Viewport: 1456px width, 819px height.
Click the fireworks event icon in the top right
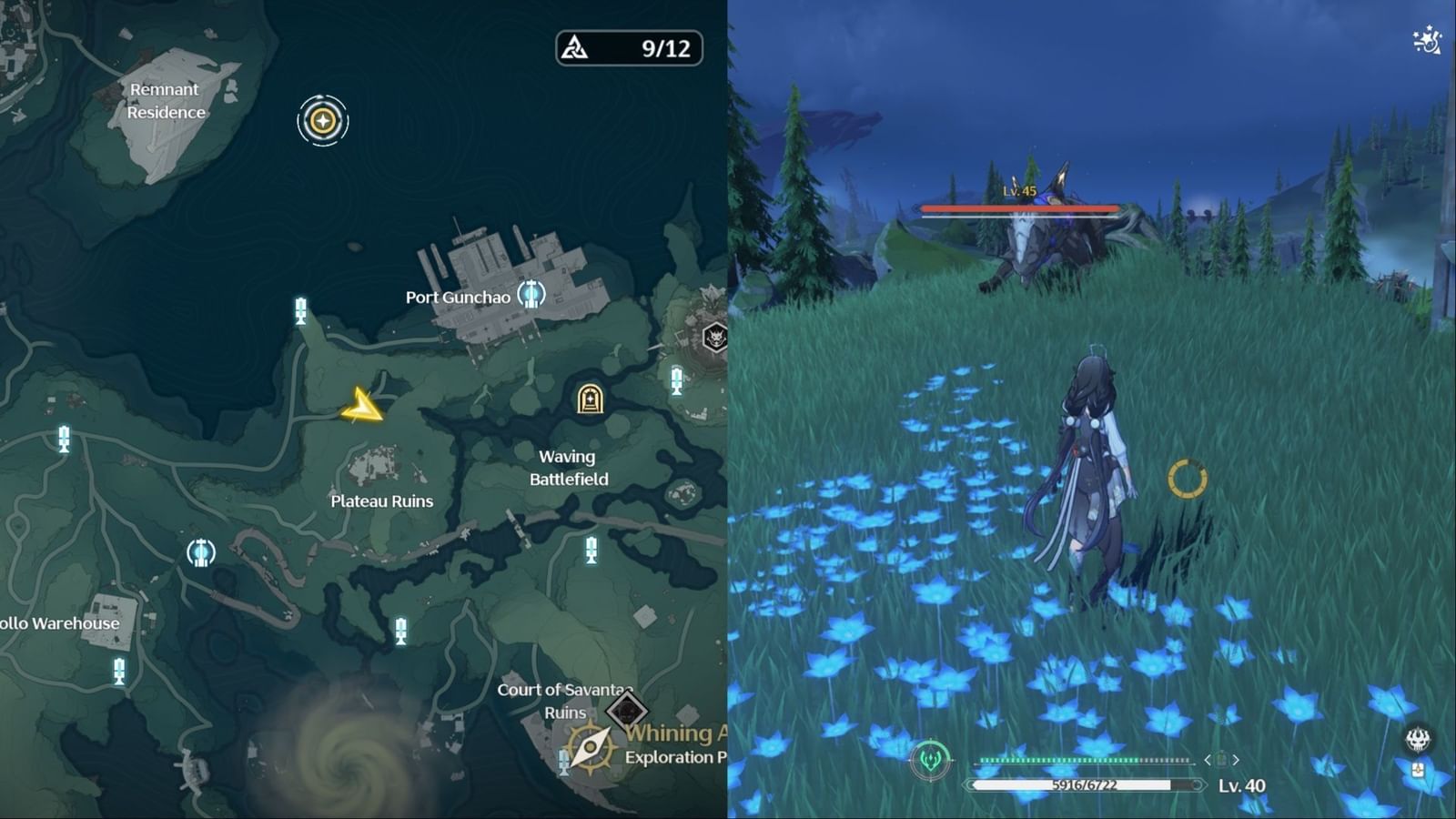pos(1425,40)
